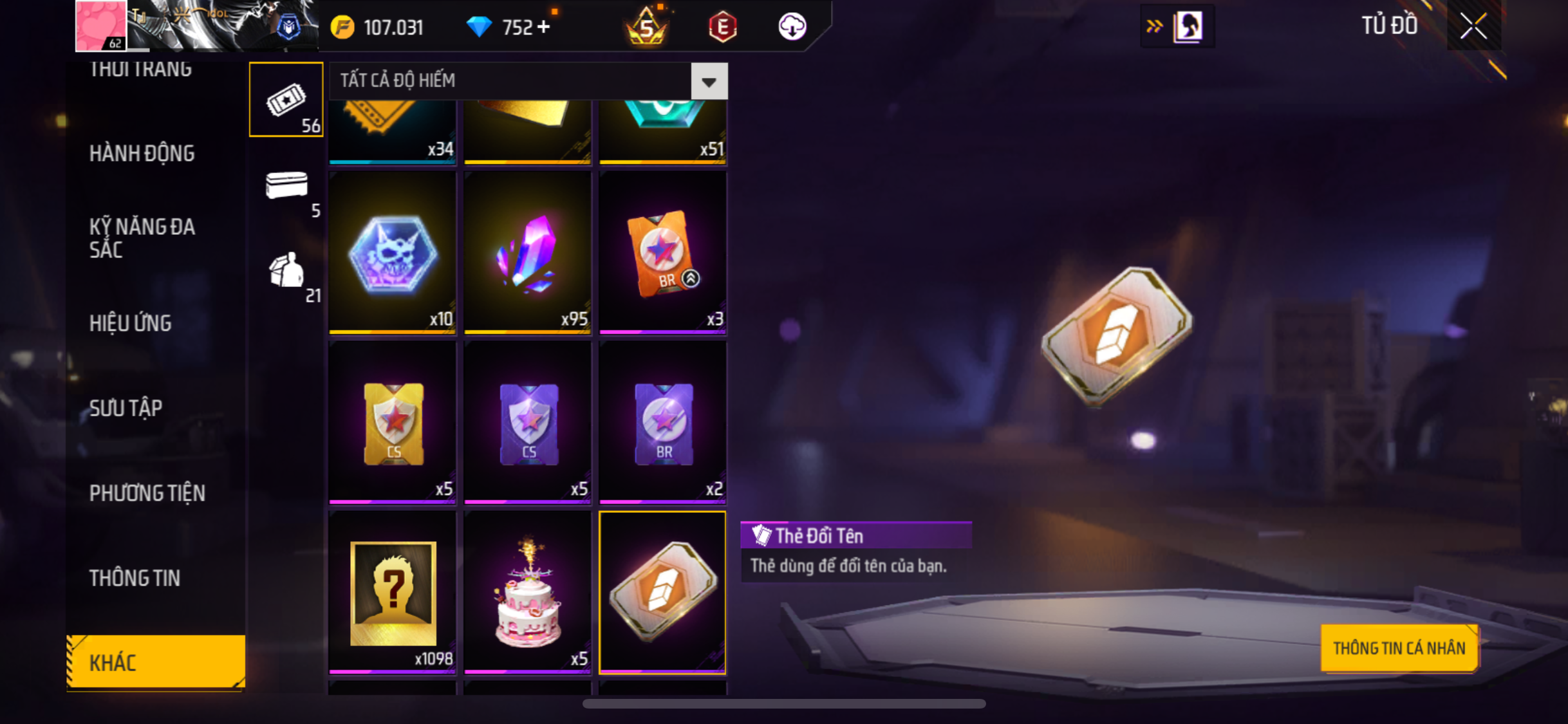Open the Thông Tin category
Screen dimensions: 1568x724
(135, 578)
